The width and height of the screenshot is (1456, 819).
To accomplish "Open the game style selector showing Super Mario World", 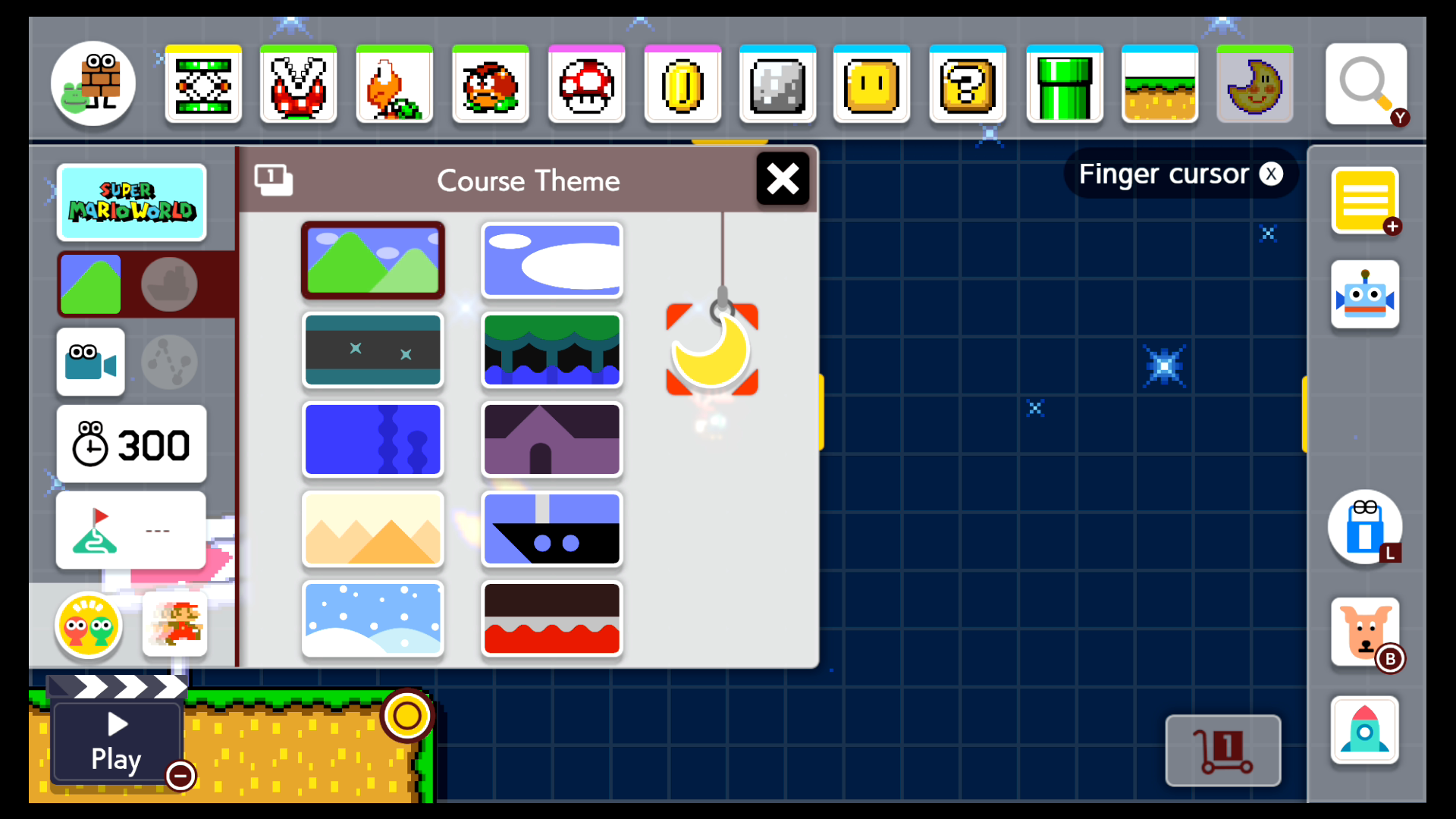I will [x=132, y=202].
